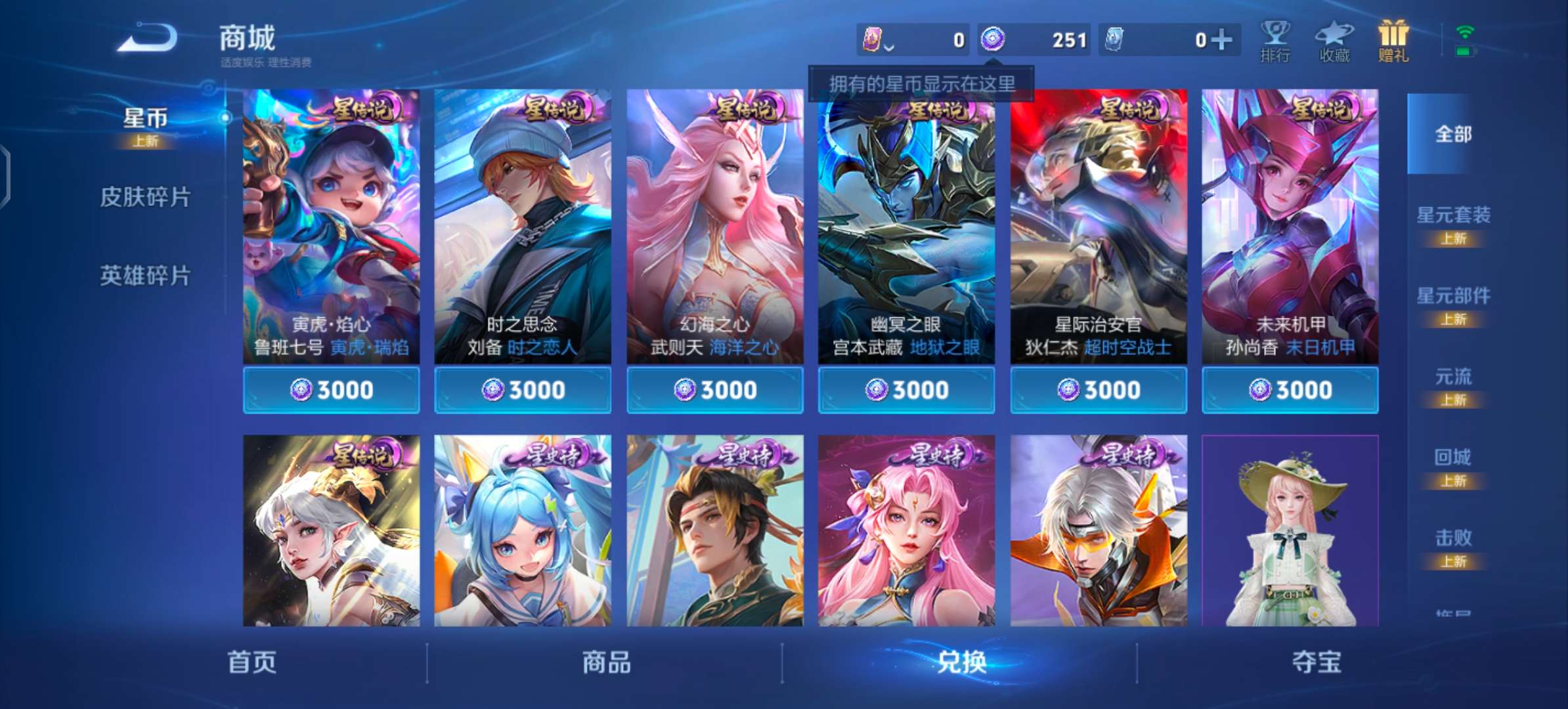1568x709 pixels.
Task: Open the 收藏 favorites star icon
Action: (1334, 39)
